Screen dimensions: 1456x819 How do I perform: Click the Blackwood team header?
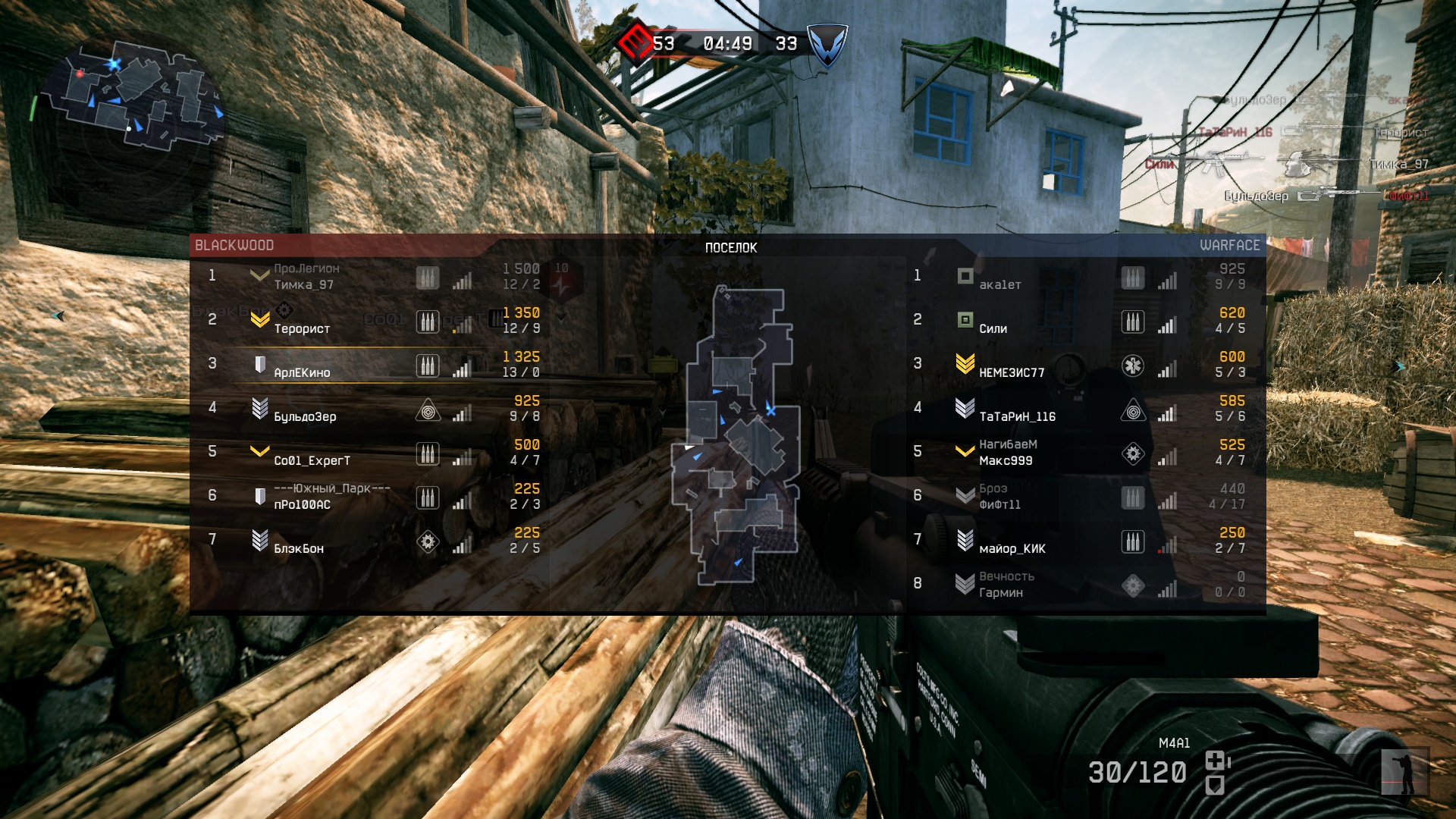coord(234,246)
